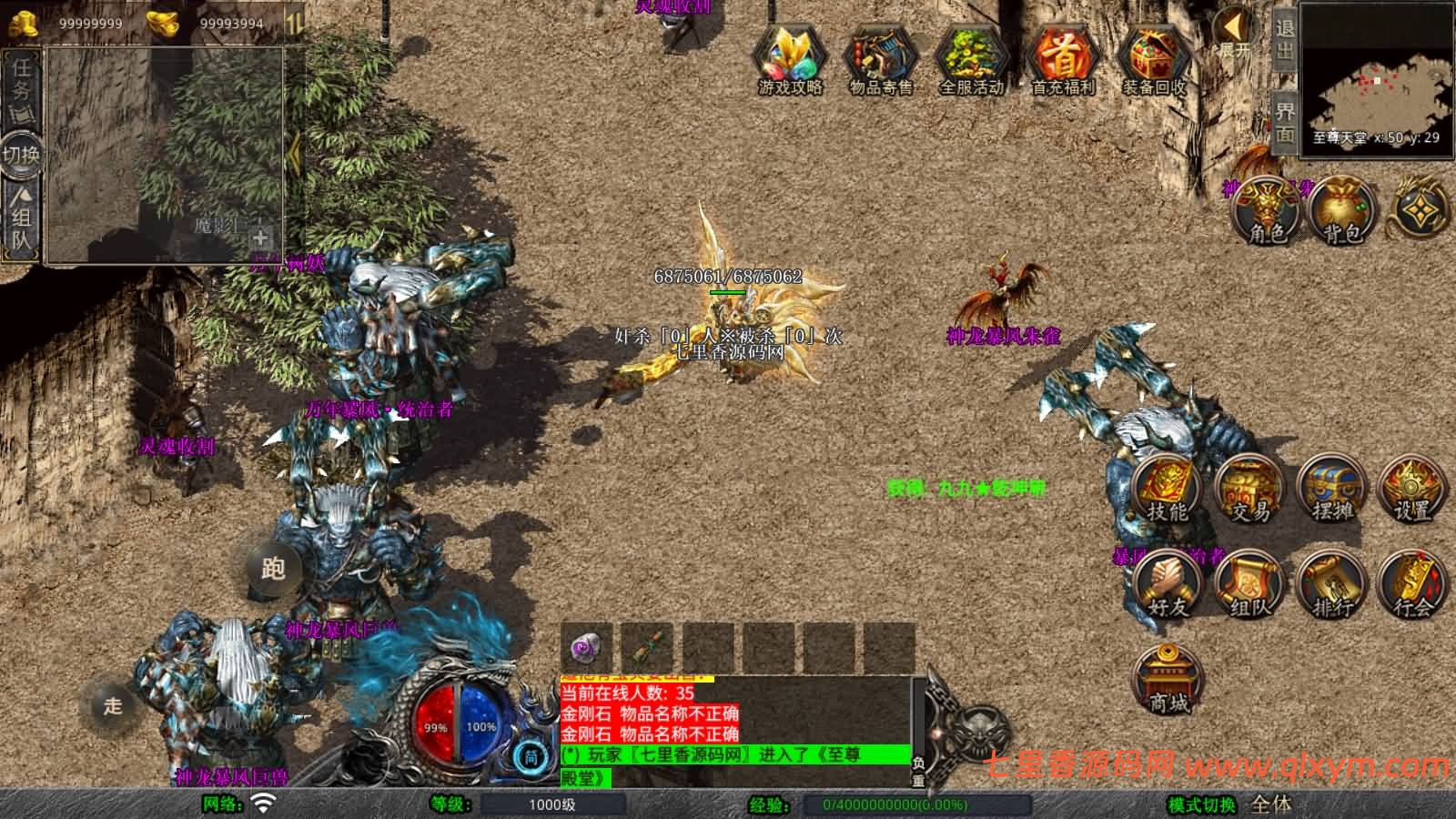Image resolution: width=1456 pixels, height=819 pixels.
Task: Open the 角色 character panel
Action: [x=1266, y=211]
